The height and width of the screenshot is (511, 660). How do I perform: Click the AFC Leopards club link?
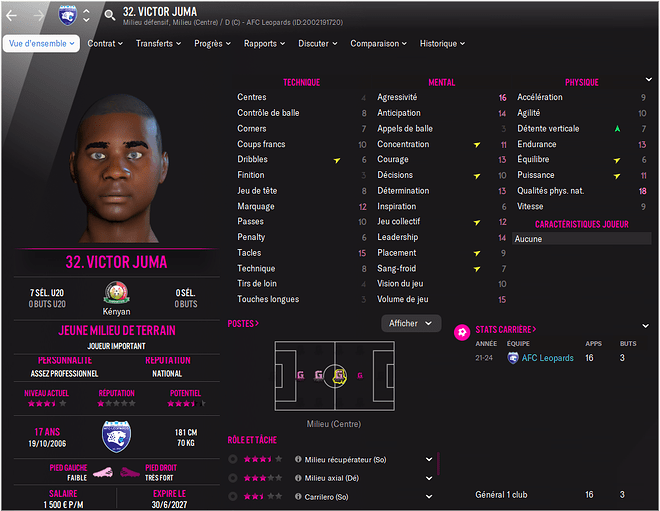pos(547,358)
